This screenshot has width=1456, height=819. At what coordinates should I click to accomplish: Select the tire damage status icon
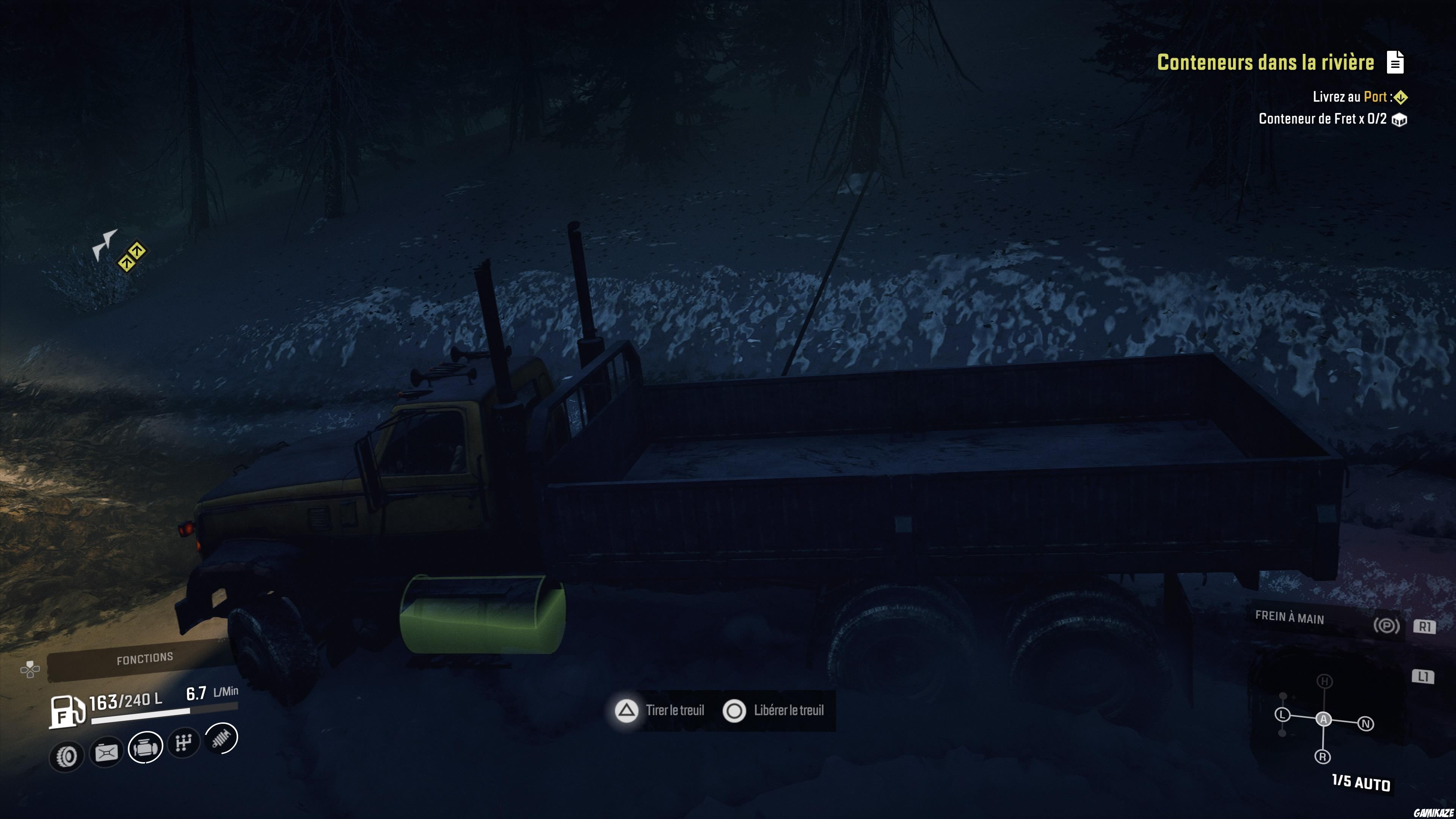click(x=67, y=756)
